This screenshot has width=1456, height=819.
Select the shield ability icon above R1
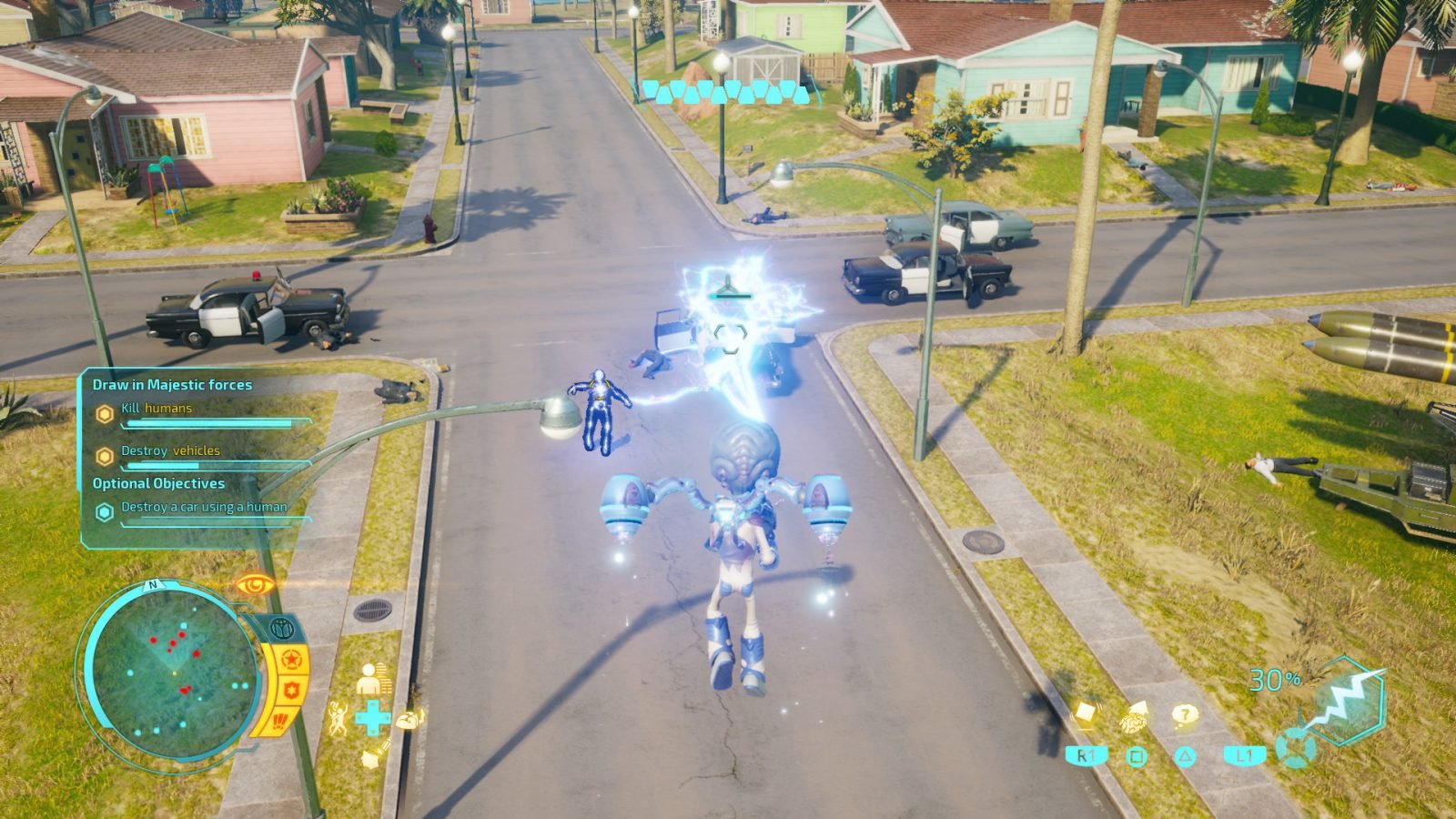point(1085,711)
